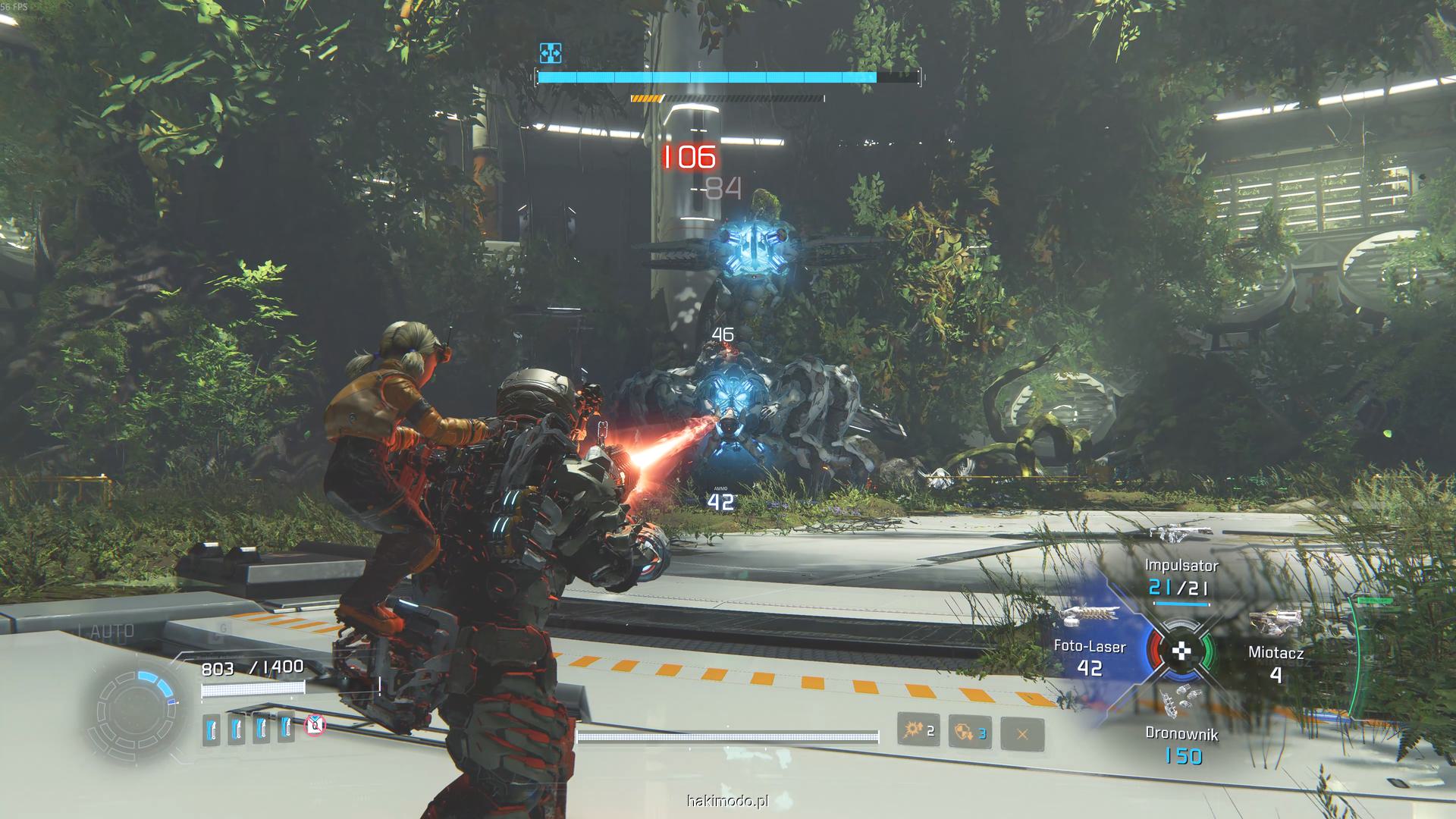This screenshot has width=1456, height=819.
Task: Select the empty item slot marked X
Action: tap(1021, 733)
